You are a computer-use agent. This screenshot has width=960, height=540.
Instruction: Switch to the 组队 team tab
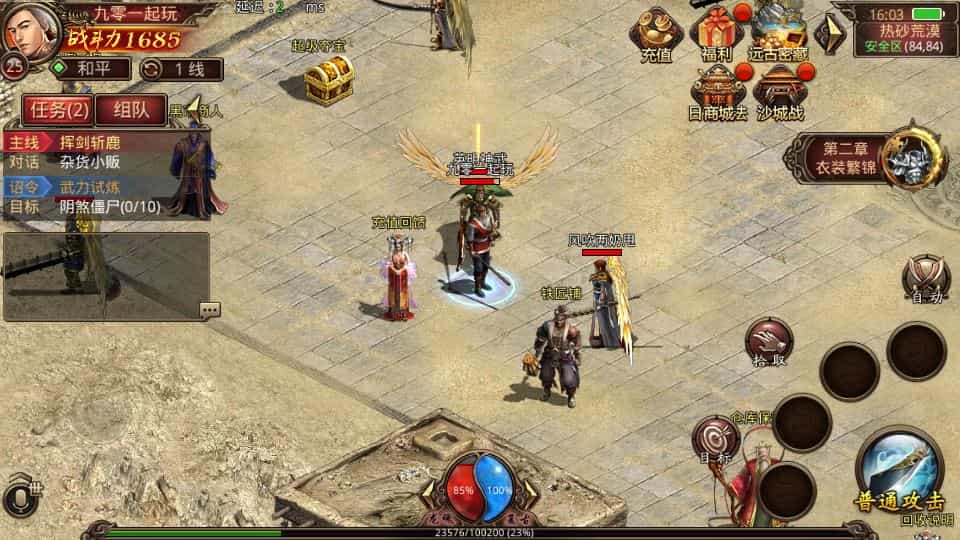(132, 110)
